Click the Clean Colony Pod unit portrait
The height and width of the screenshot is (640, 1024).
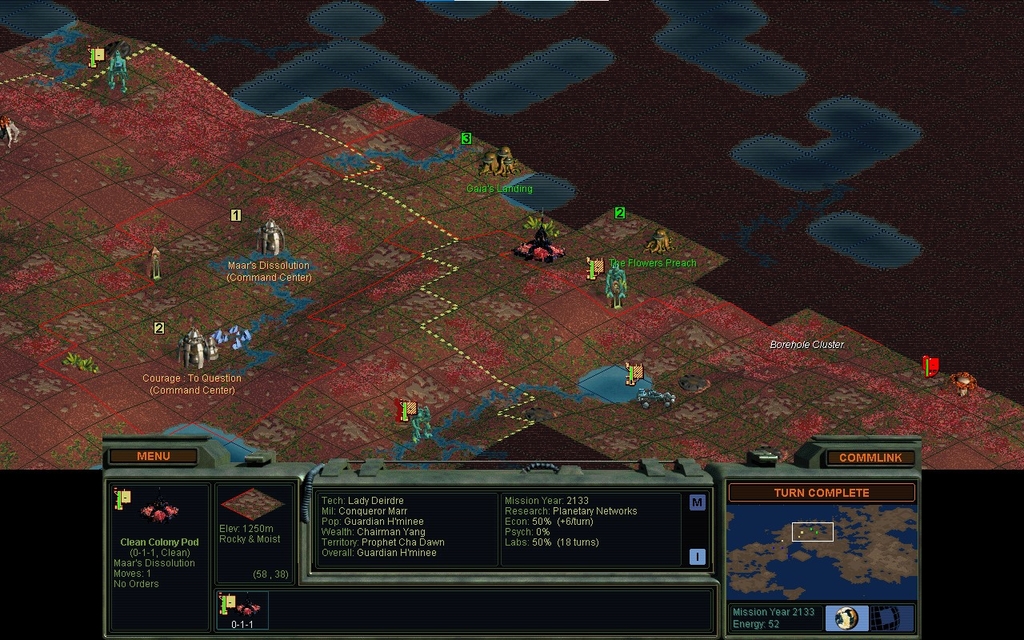point(158,510)
